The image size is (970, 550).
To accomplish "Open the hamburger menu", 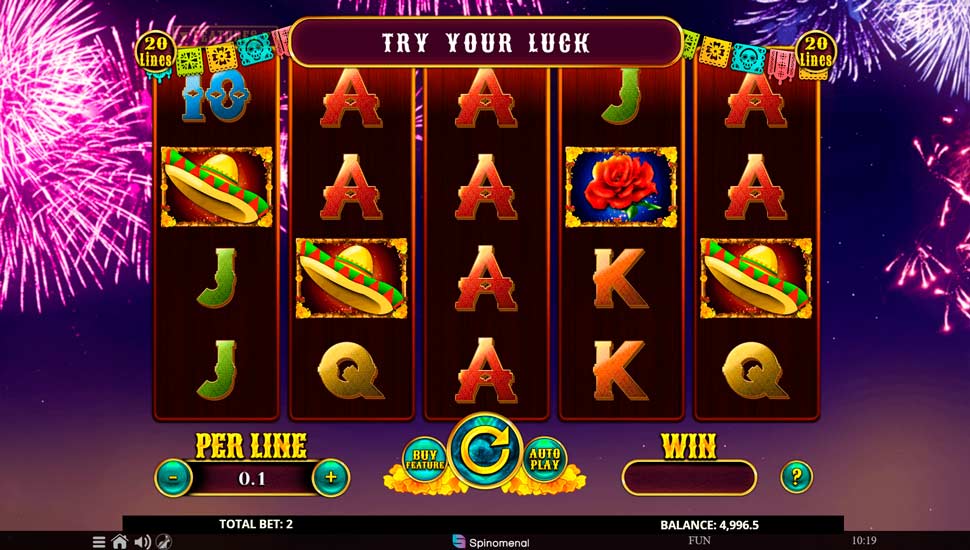I will point(99,542).
